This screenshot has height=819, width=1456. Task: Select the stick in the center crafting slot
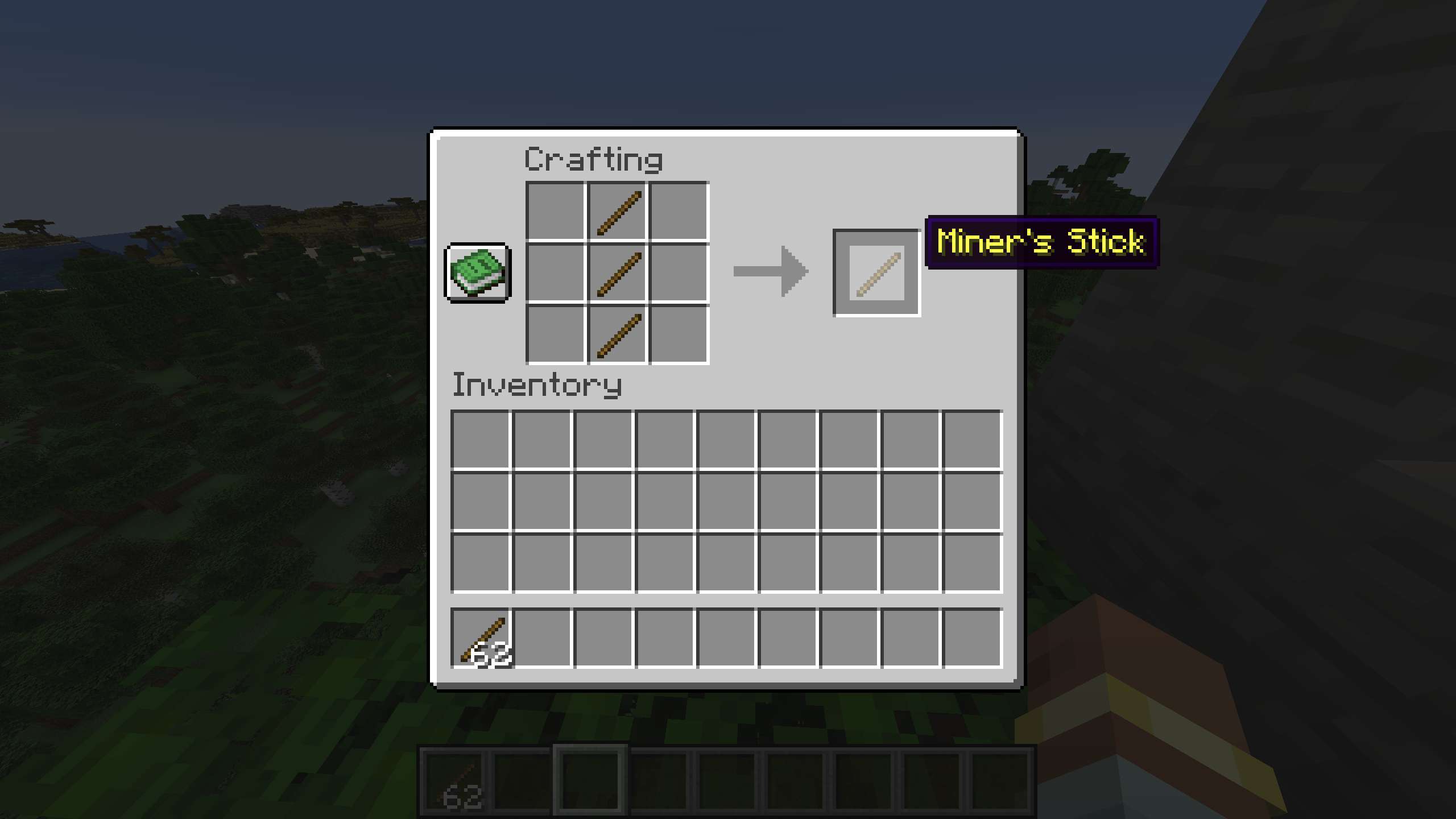click(618, 273)
